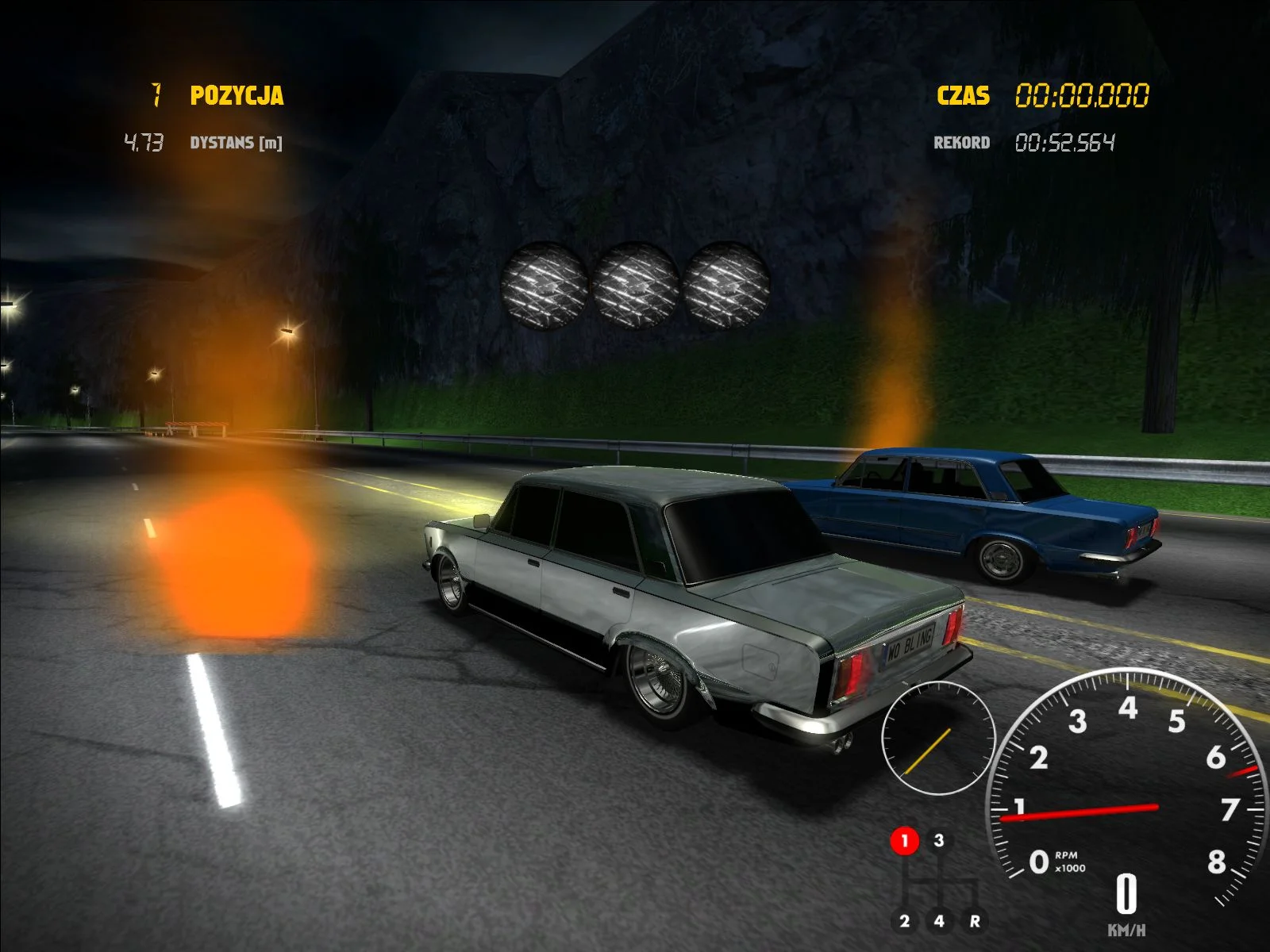Expand the record time 00:52.564

(1067, 142)
